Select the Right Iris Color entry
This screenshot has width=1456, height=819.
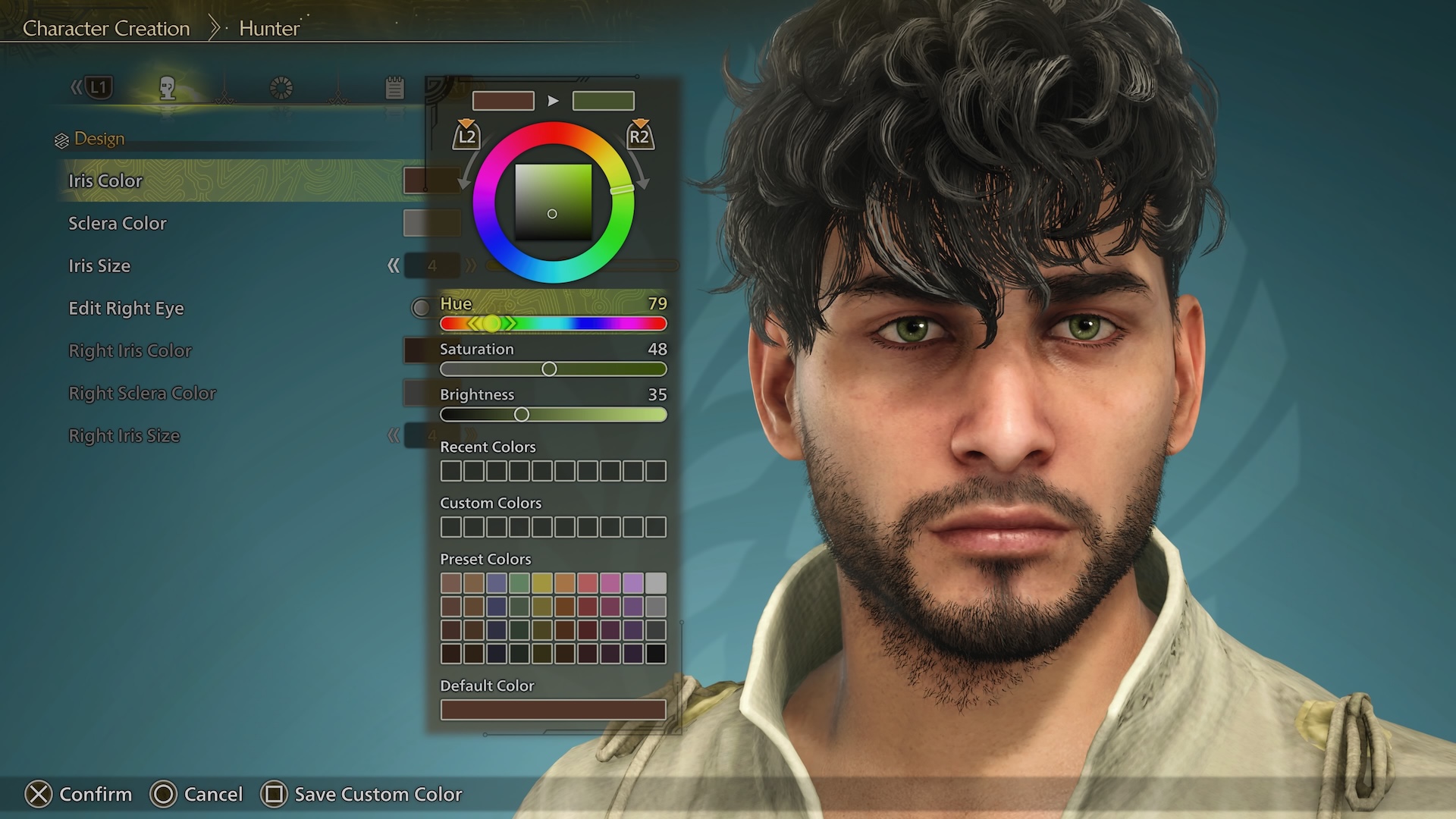(130, 350)
